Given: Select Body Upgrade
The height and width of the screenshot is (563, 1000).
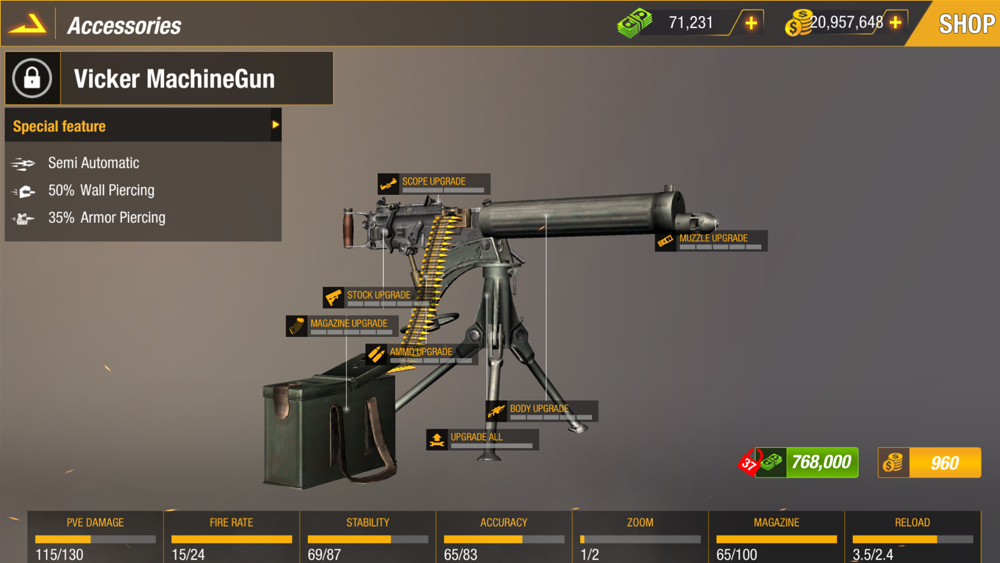Looking at the screenshot, I should pos(541,411).
